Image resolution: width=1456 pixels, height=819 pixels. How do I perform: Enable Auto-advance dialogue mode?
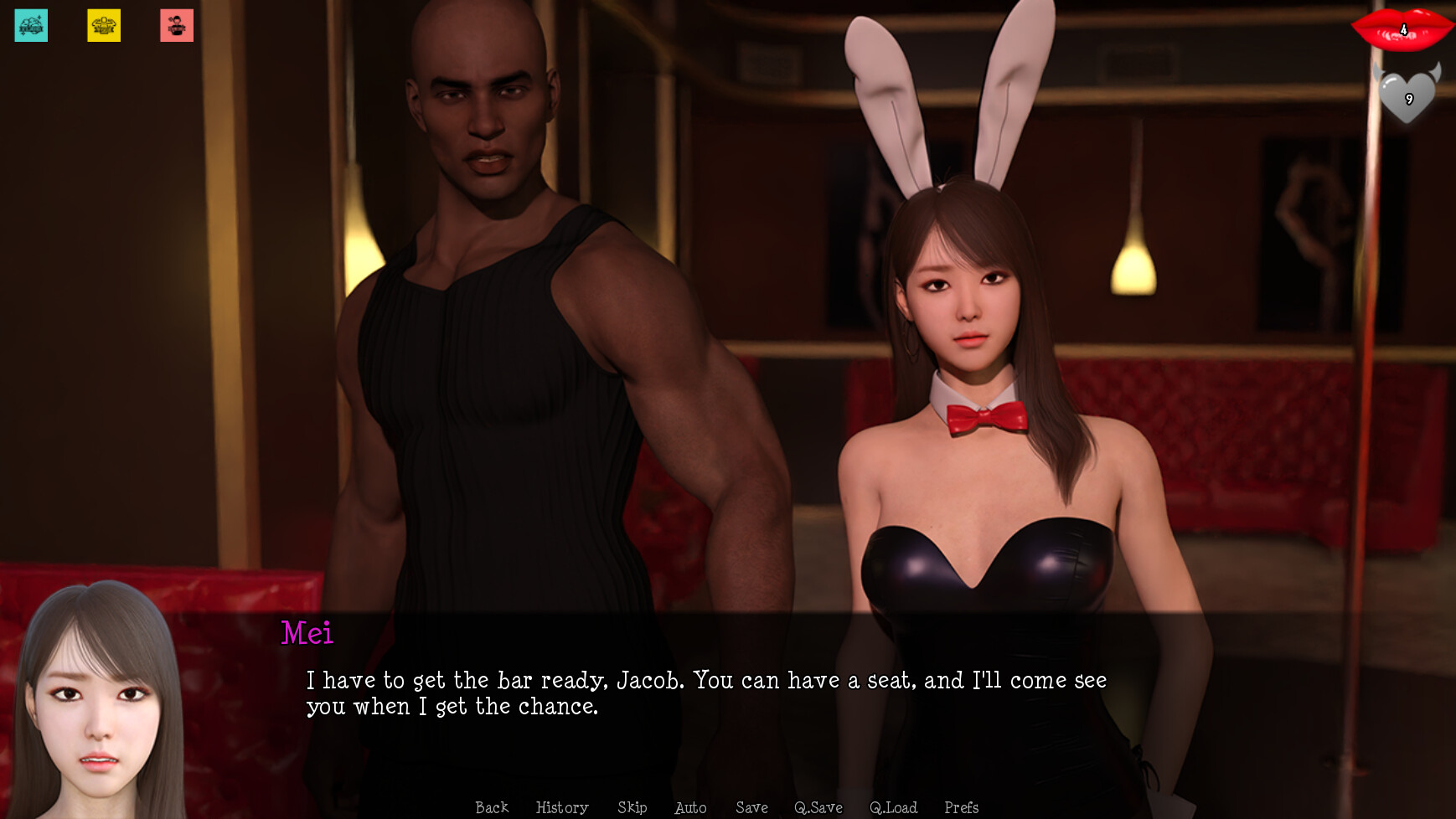click(x=689, y=807)
